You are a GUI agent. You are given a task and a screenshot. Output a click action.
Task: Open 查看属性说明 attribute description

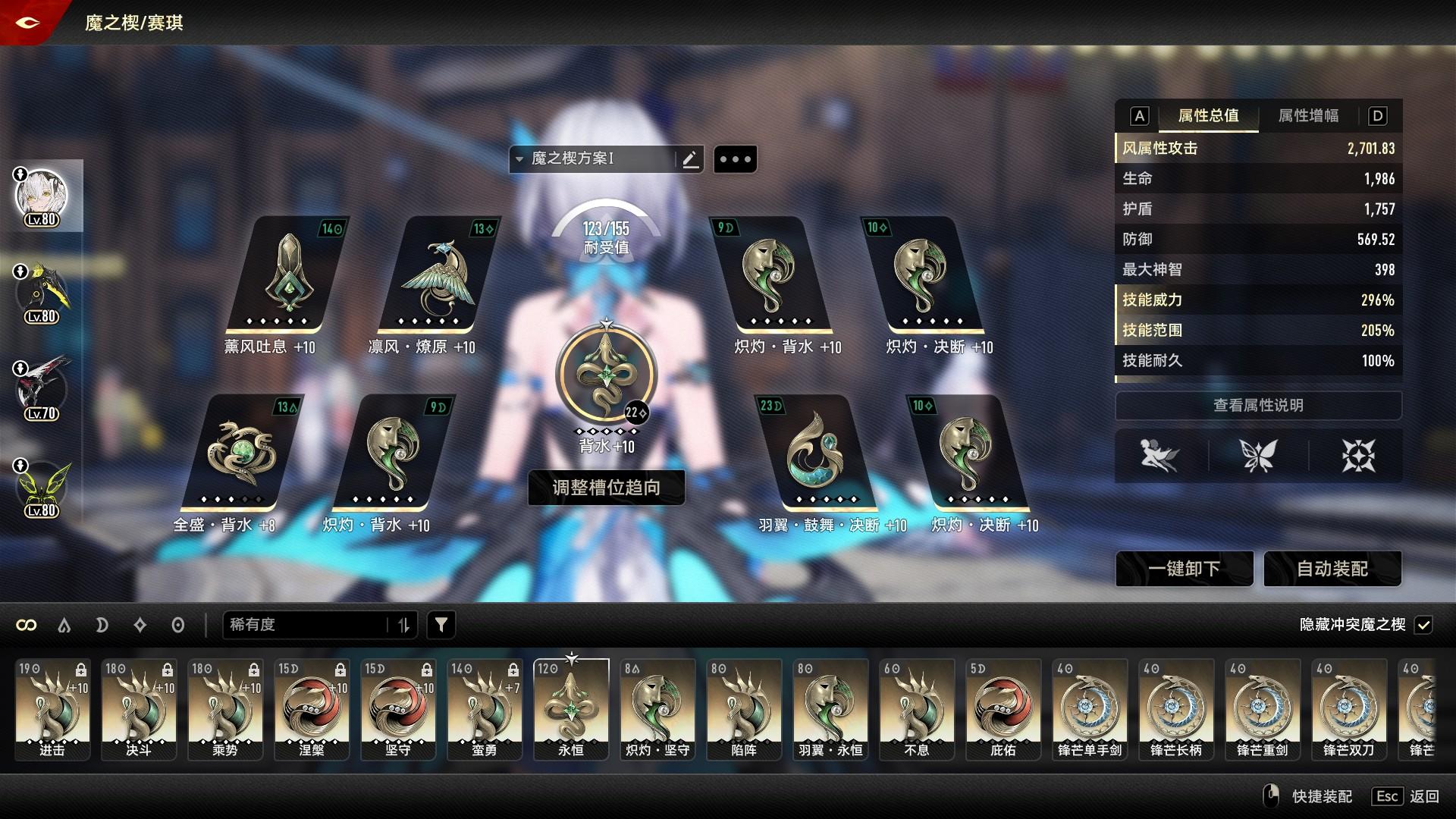[x=1258, y=406]
